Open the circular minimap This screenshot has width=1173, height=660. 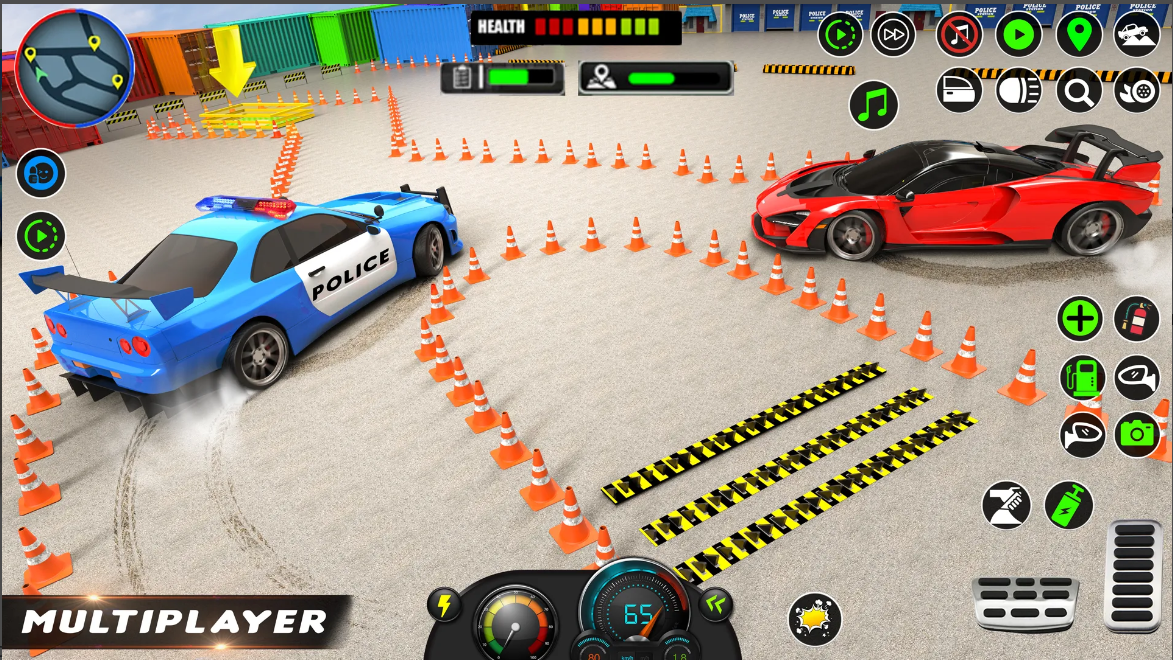pos(74,68)
